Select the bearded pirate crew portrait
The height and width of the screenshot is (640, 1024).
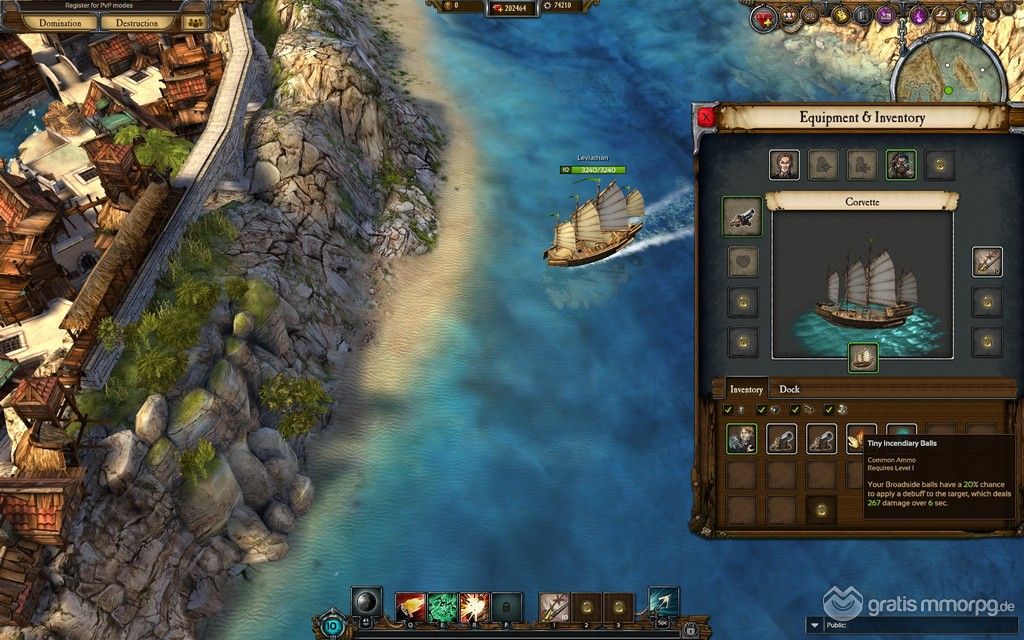(x=900, y=165)
